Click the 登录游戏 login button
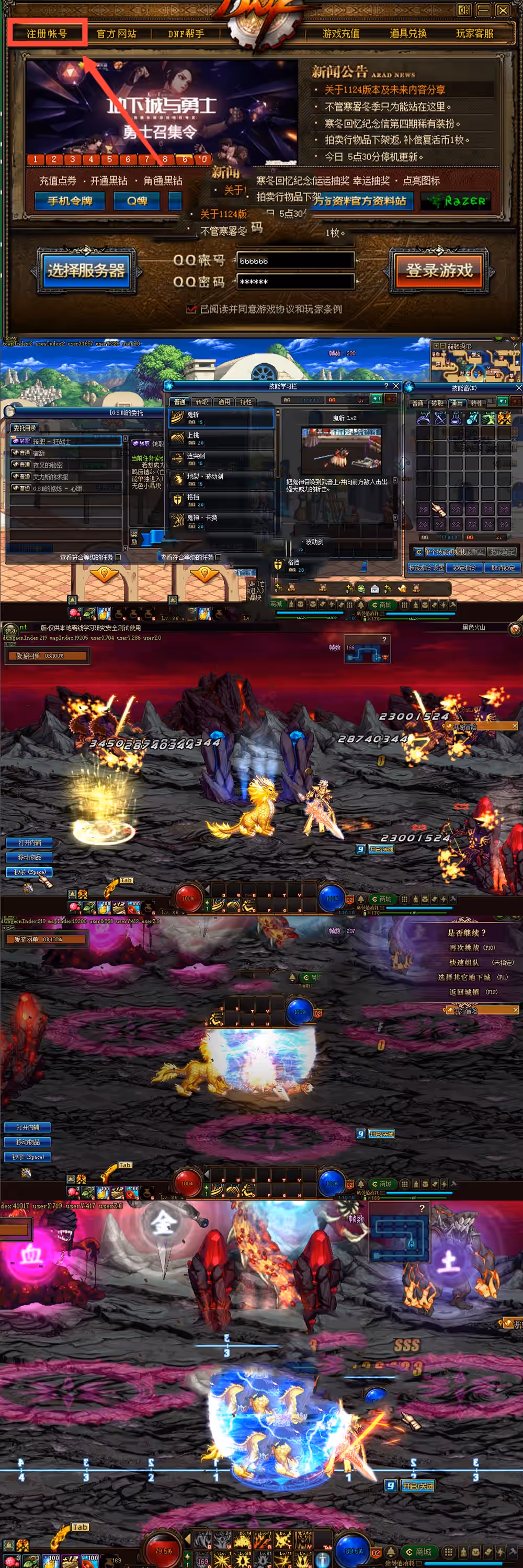 [x=439, y=270]
